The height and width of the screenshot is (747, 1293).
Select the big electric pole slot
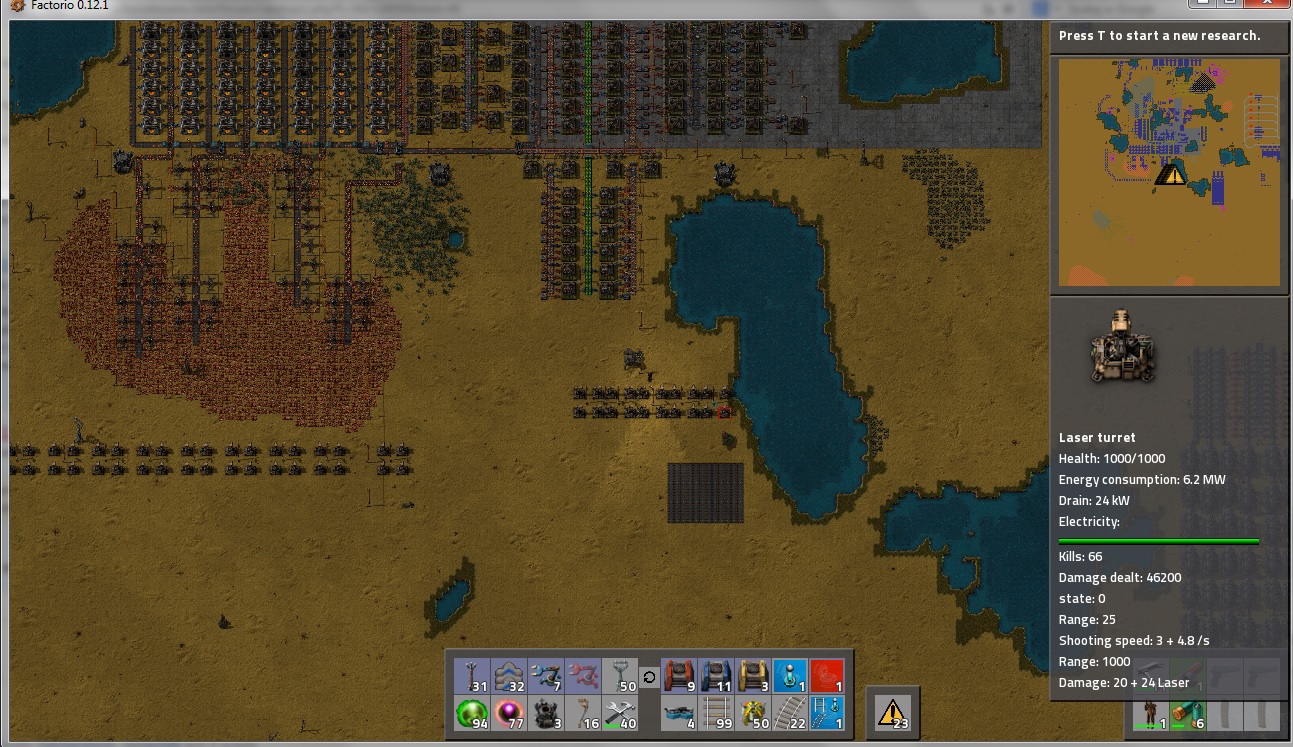point(621,676)
